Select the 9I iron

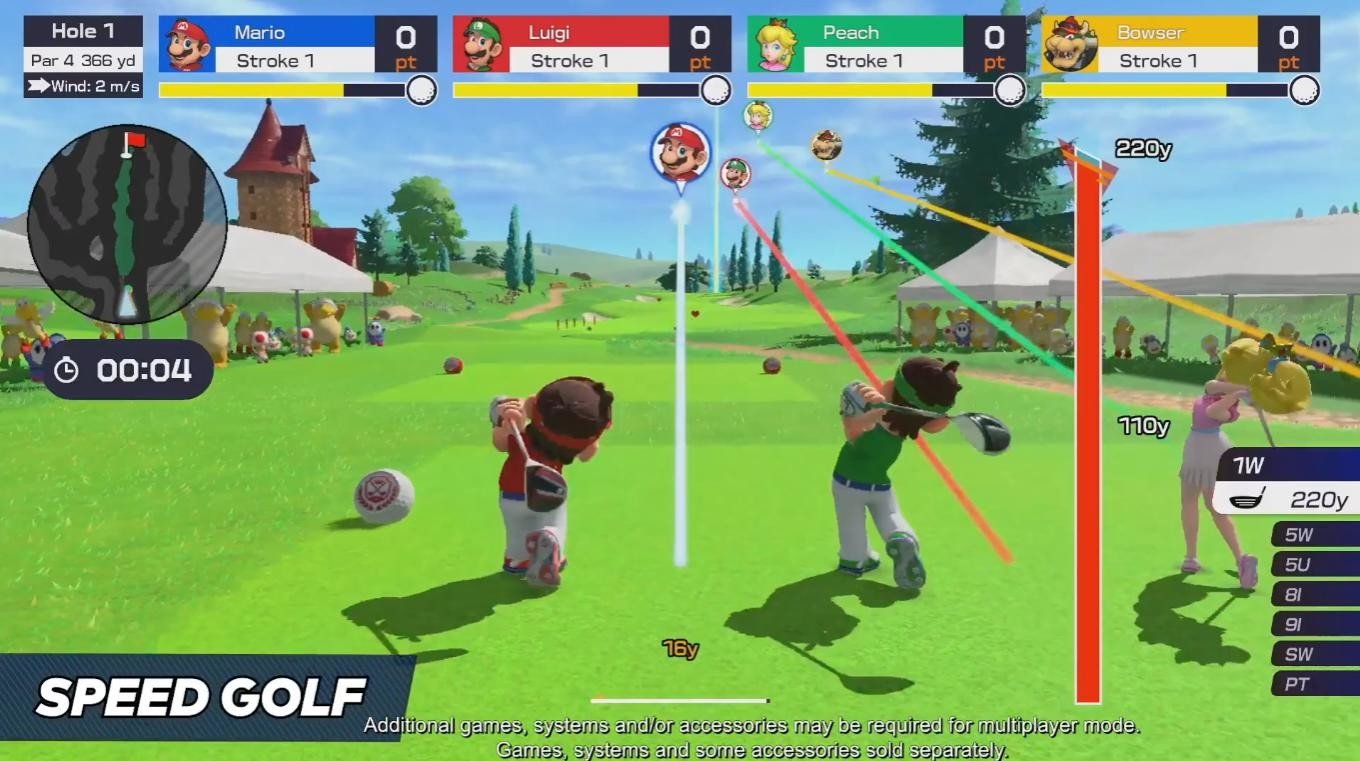coord(1314,625)
